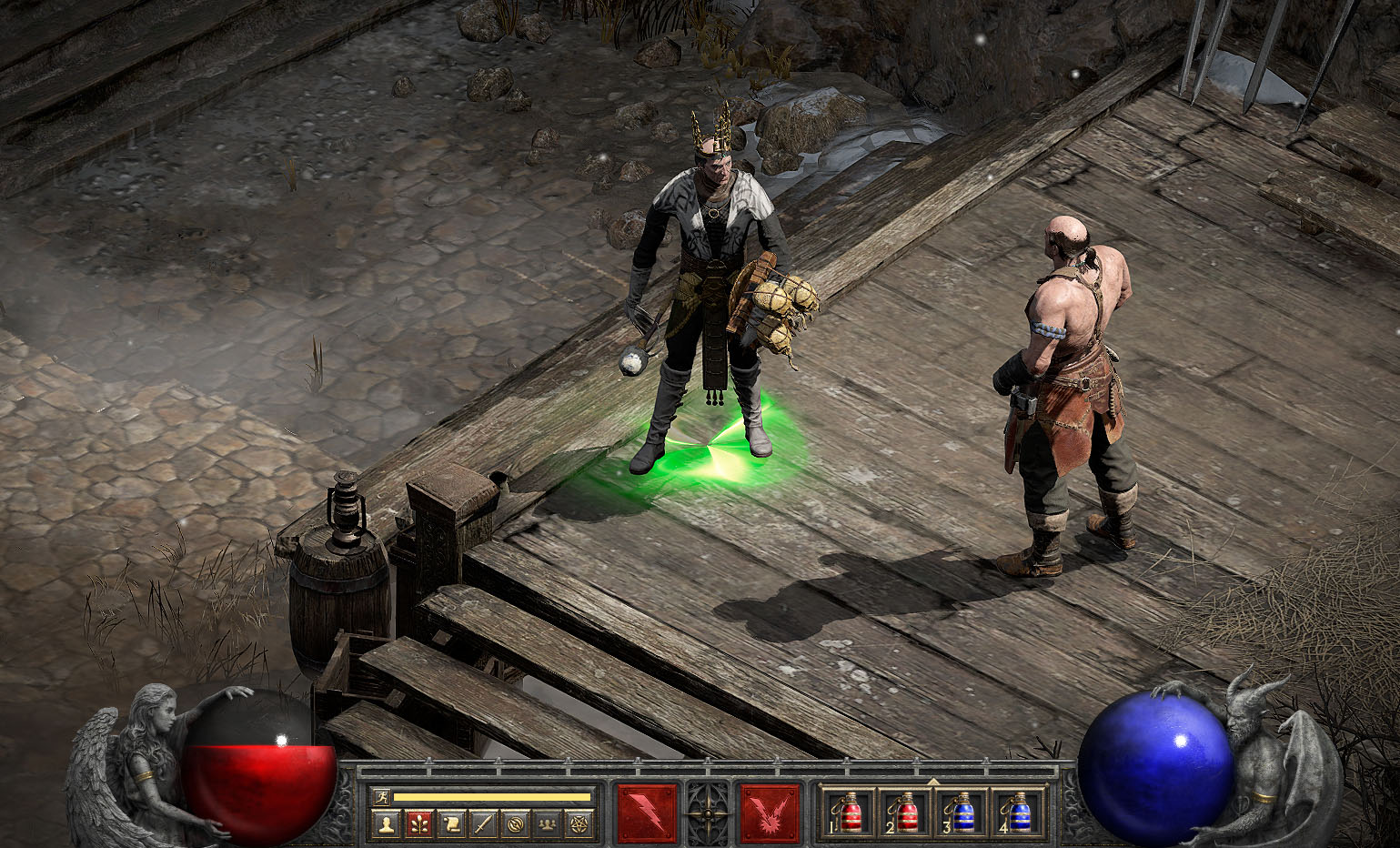Use the red health potion in belt slot 2
Image resolution: width=1400 pixels, height=848 pixels.
click(x=905, y=812)
